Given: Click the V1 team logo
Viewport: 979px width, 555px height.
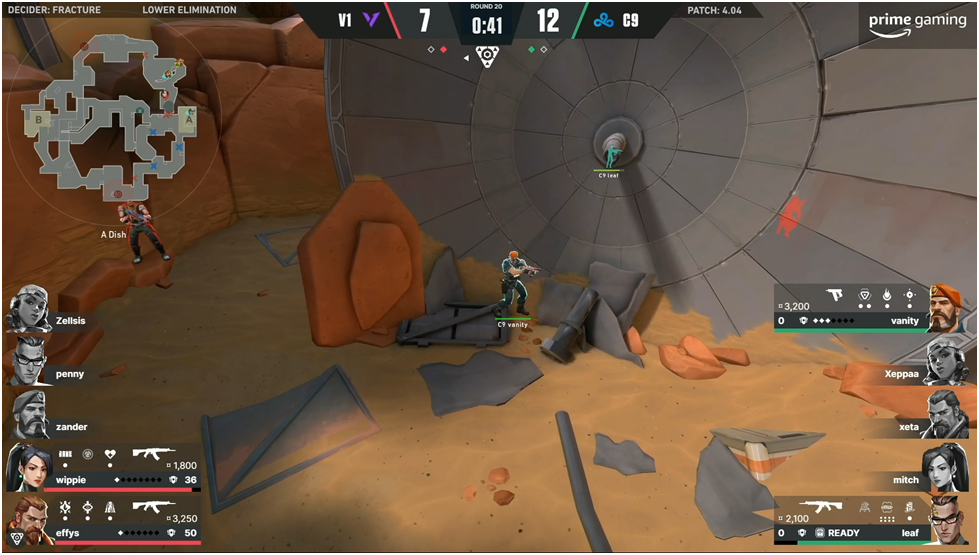Looking at the screenshot, I should coord(372,19).
